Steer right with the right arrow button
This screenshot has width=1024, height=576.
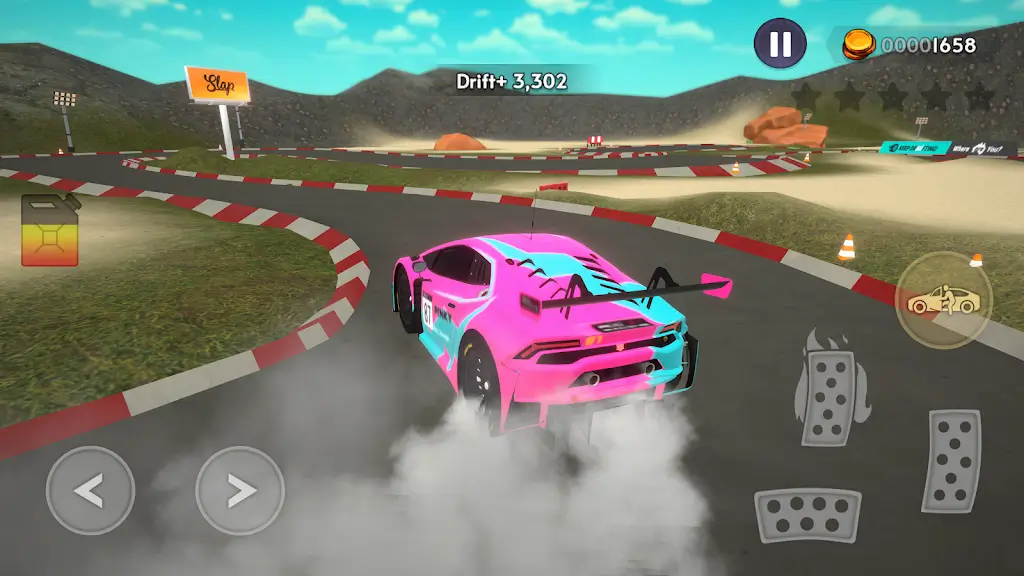[240, 490]
